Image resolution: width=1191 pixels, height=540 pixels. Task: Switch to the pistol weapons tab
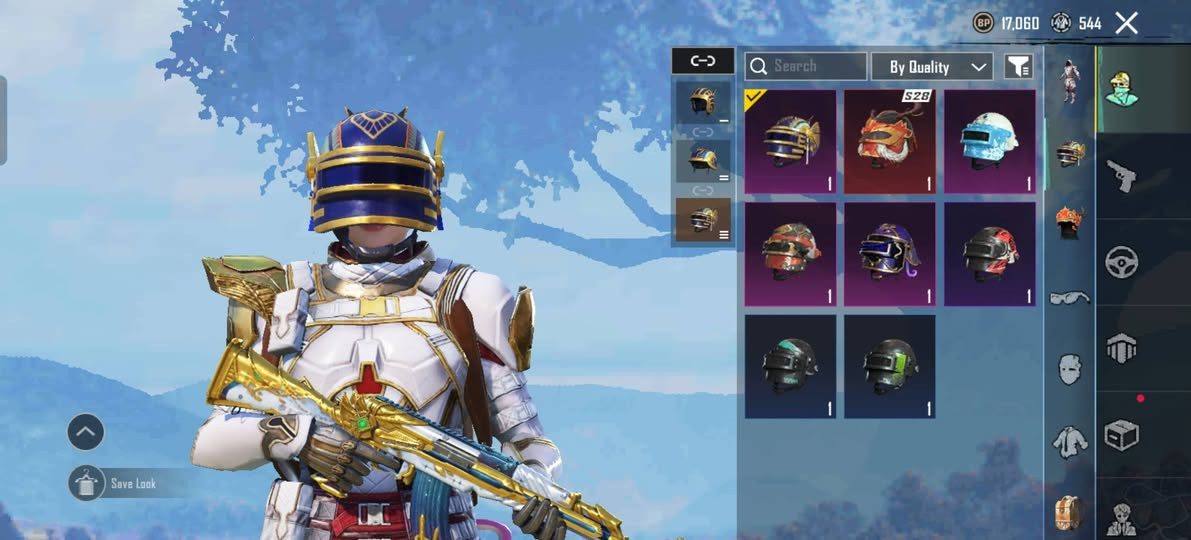coord(1119,177)
